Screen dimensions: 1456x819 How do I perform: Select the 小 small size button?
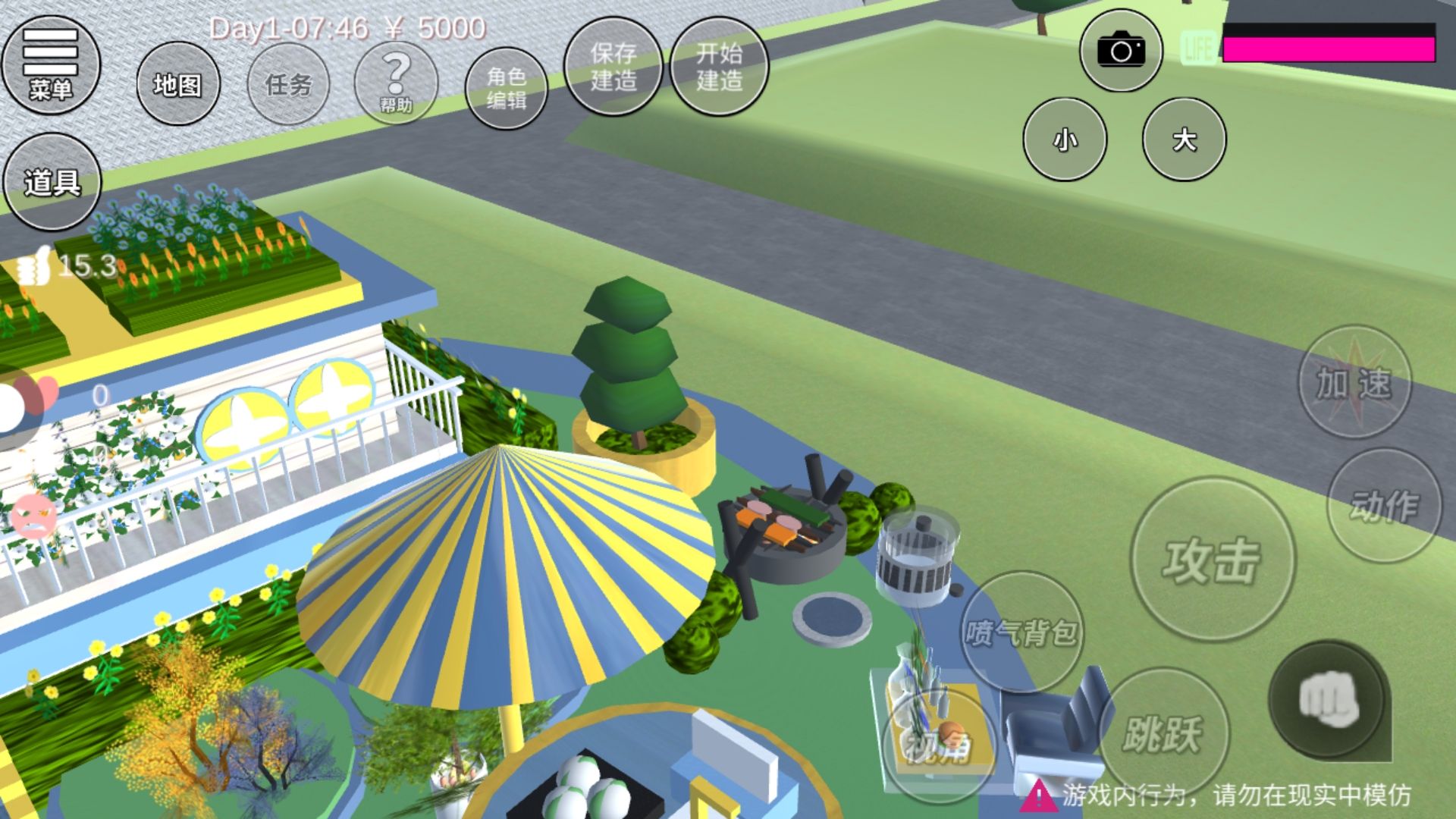pyautogui.click(x=1065, y=140)
